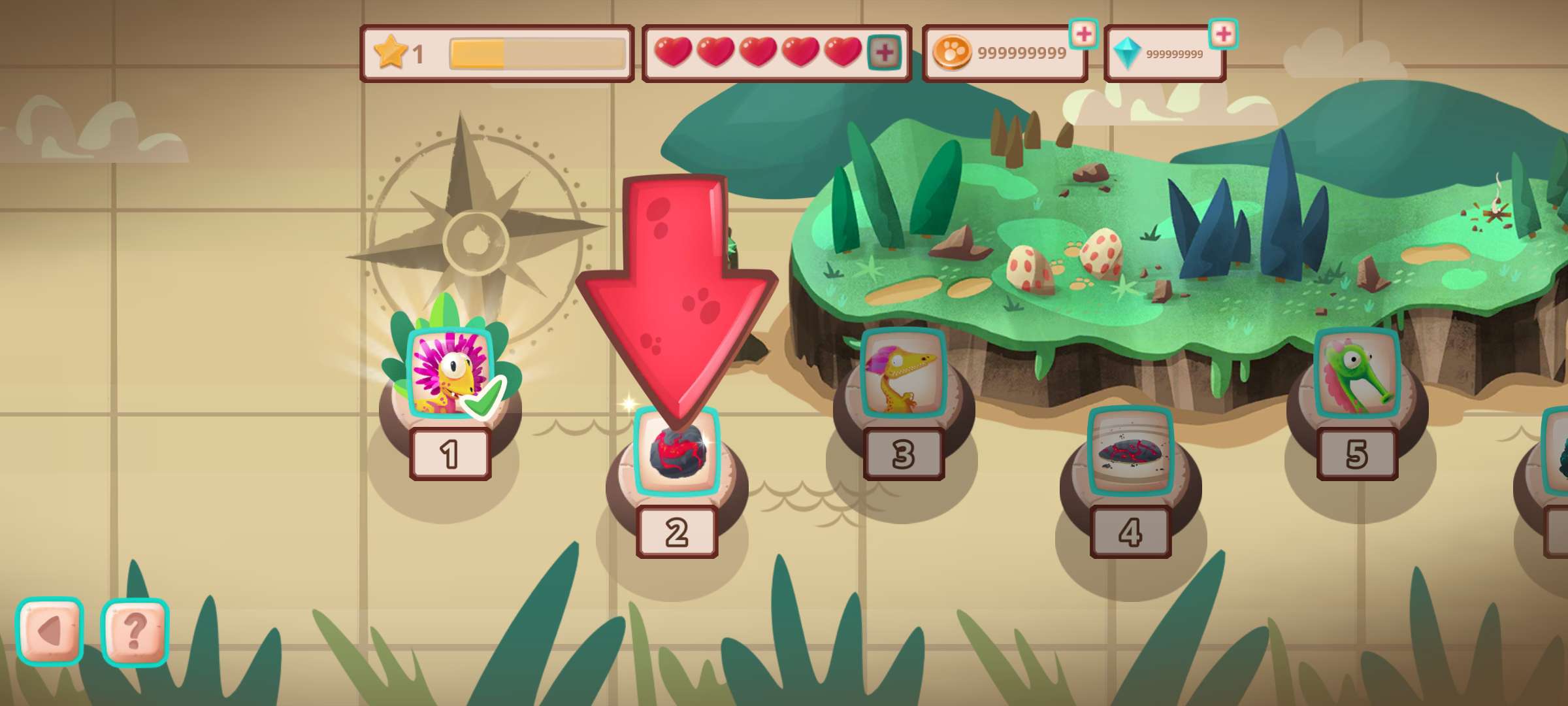Buy more paw coins with the plus button
Screen dimensions: 1568x706
(1083, 34)
